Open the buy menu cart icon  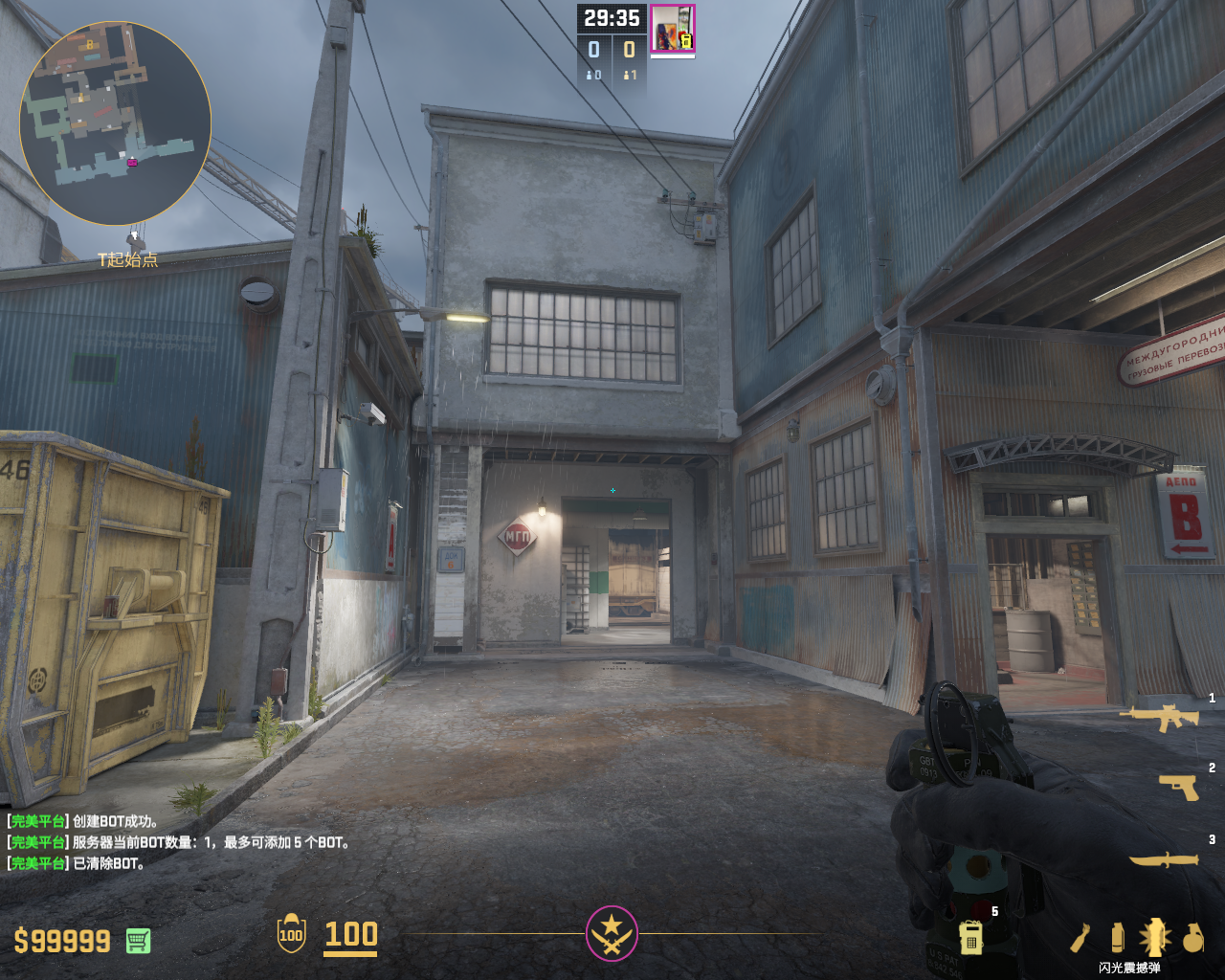coord(138,941)
